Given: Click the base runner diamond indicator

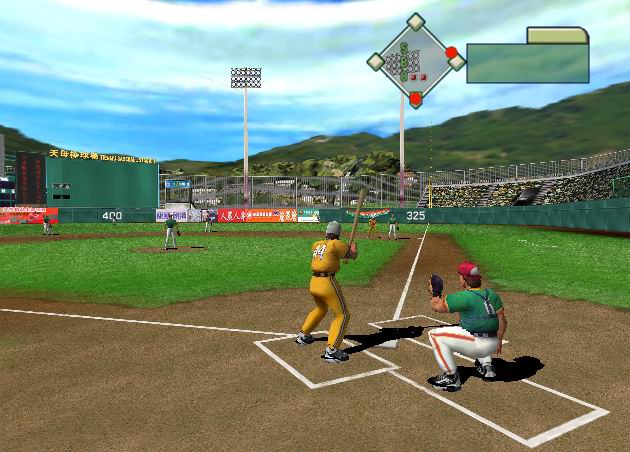Looking at the screenshot, I should click(414, 62).
